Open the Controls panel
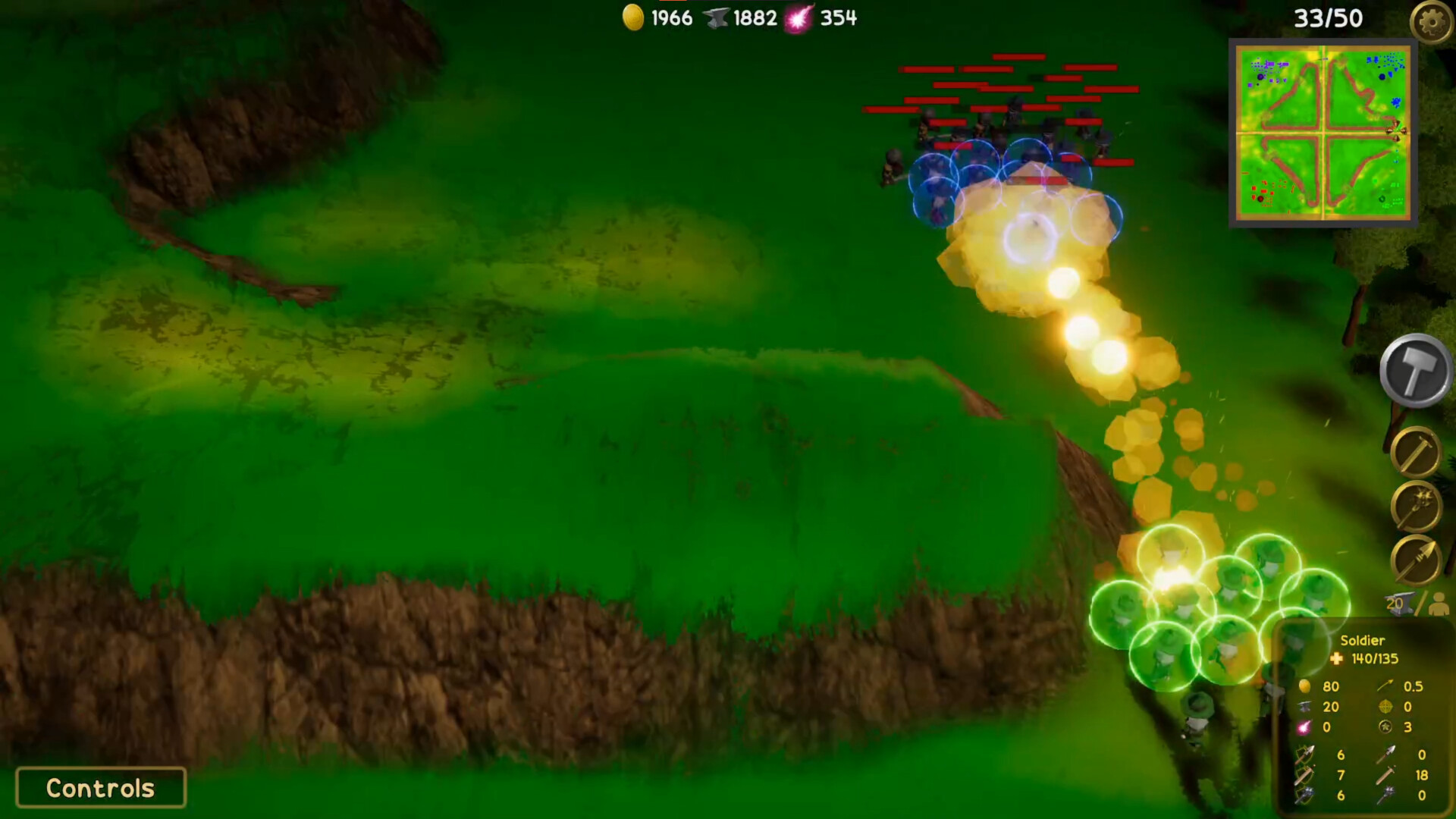The height and width of the screenshot is (819, 1456). pos(99,788)
